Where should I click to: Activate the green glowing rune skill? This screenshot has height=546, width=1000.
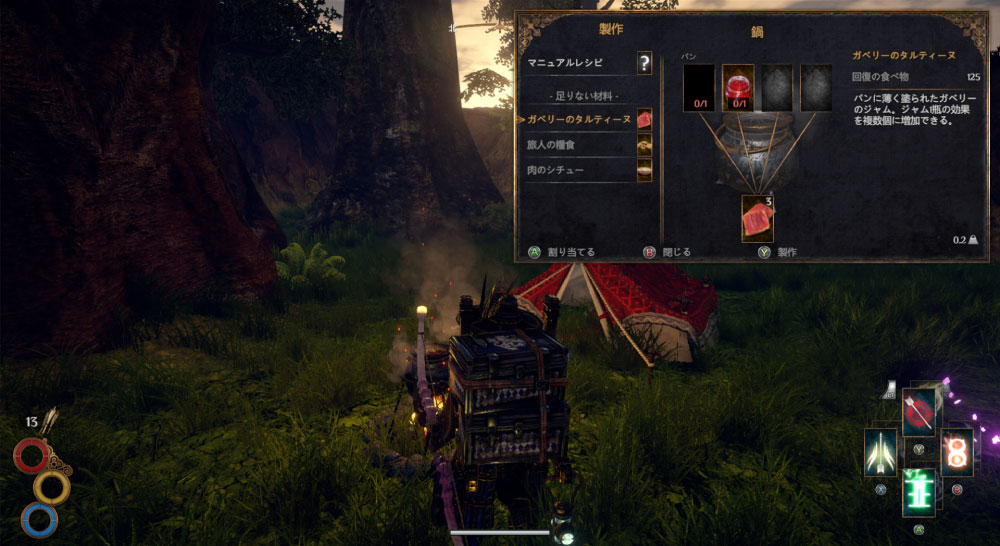click(919, 492)
